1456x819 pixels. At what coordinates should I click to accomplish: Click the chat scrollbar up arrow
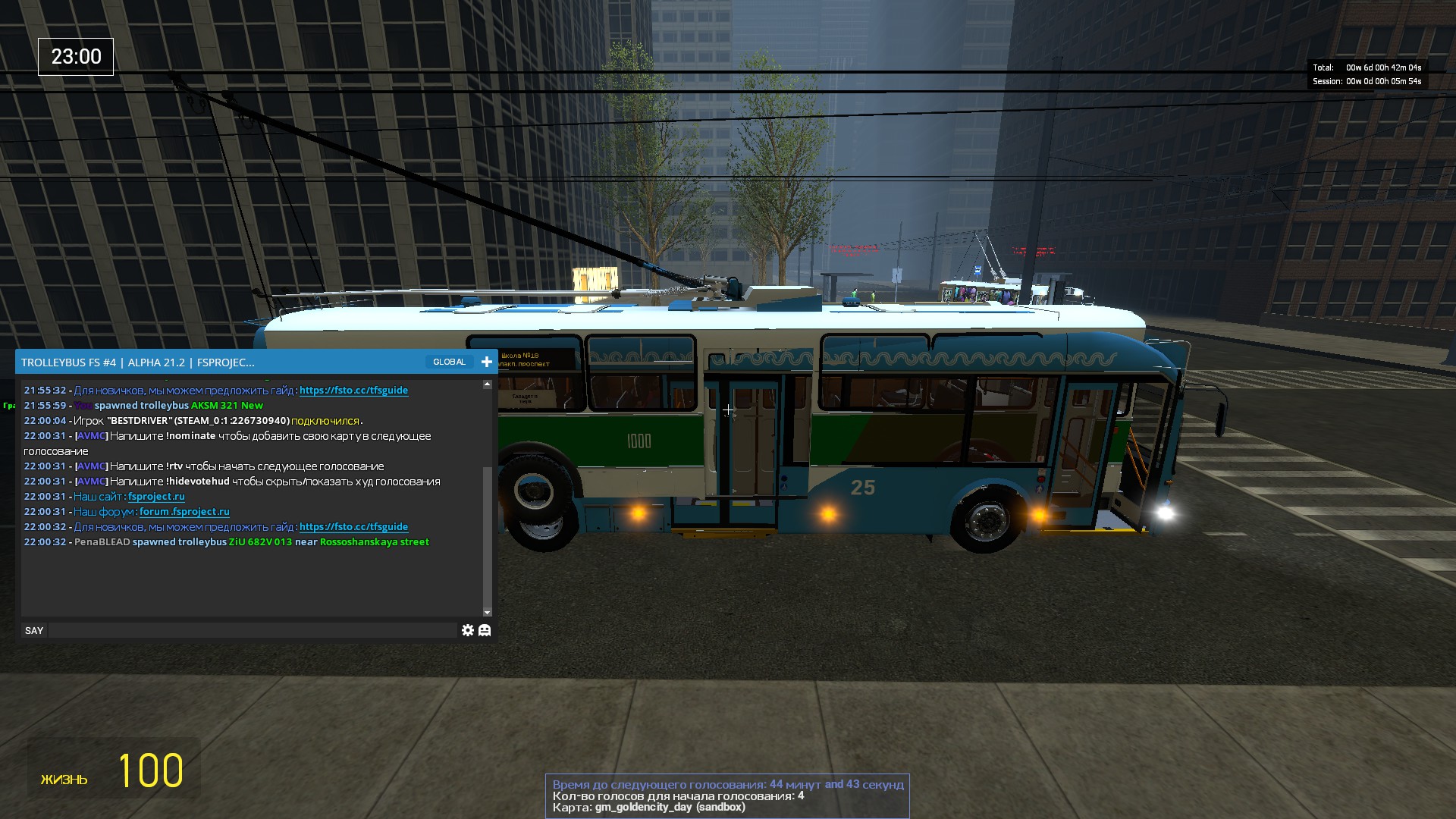pos(487,384)
